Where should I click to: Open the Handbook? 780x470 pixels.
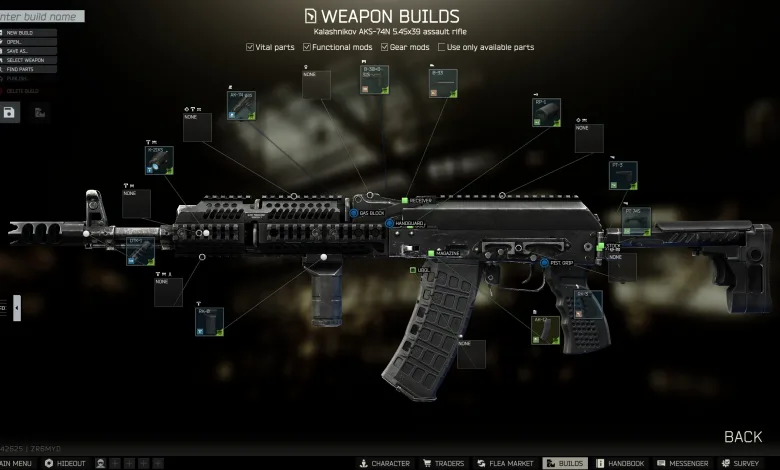click(x=621, y=464)
